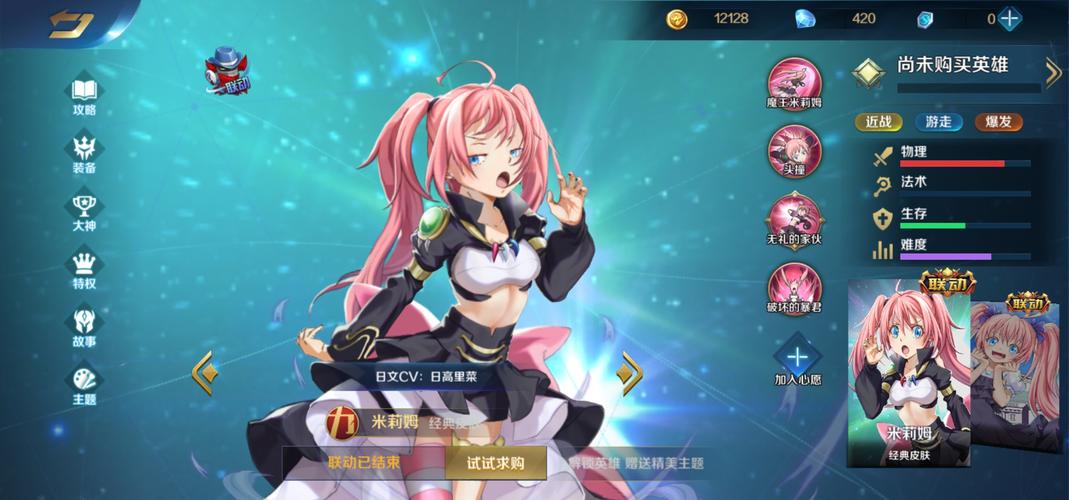The image size is (1069, 500).
Task: View the 无礼的家伙 skill icon
Action: 794,217
